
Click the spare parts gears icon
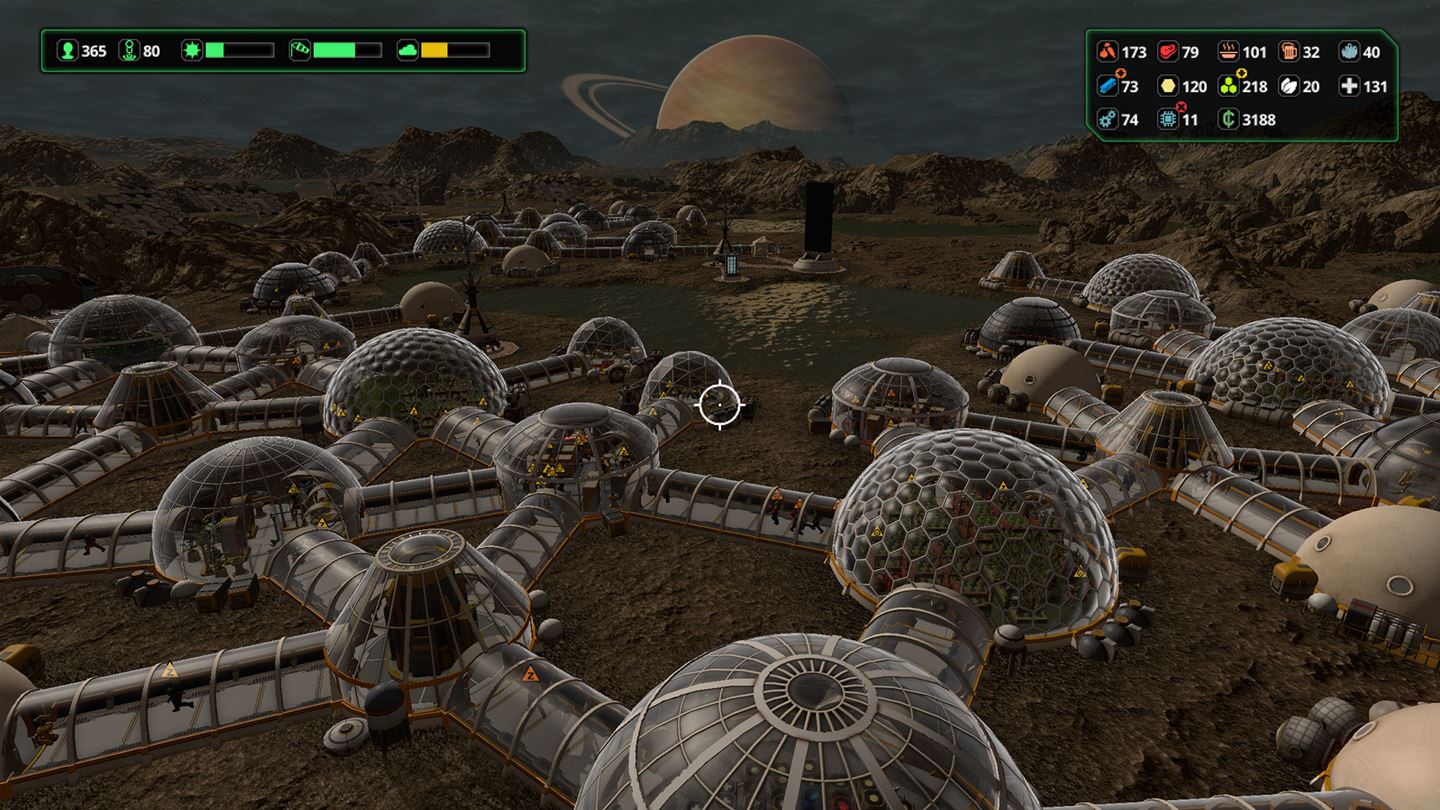tap(1108, 119)
